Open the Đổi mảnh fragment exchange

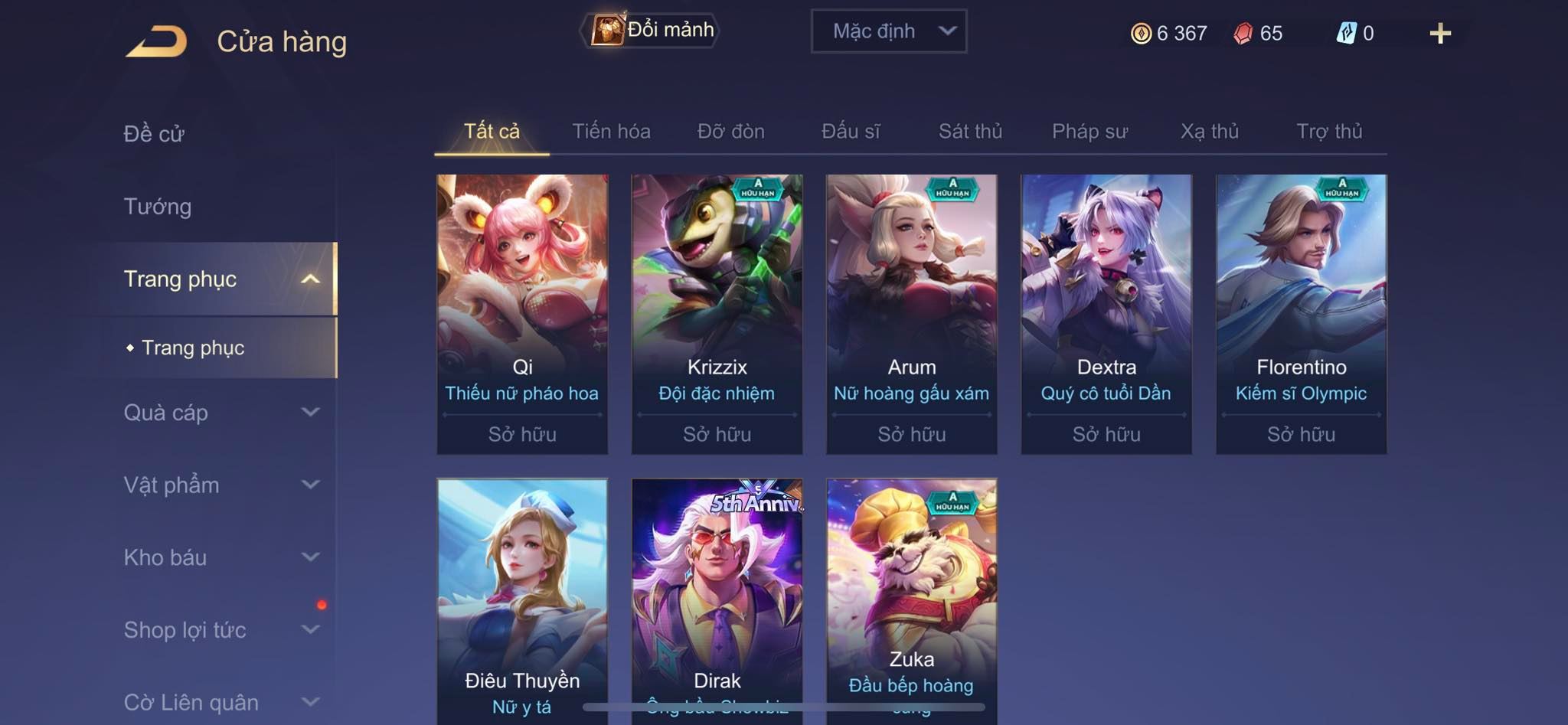[x=651, y=31]
